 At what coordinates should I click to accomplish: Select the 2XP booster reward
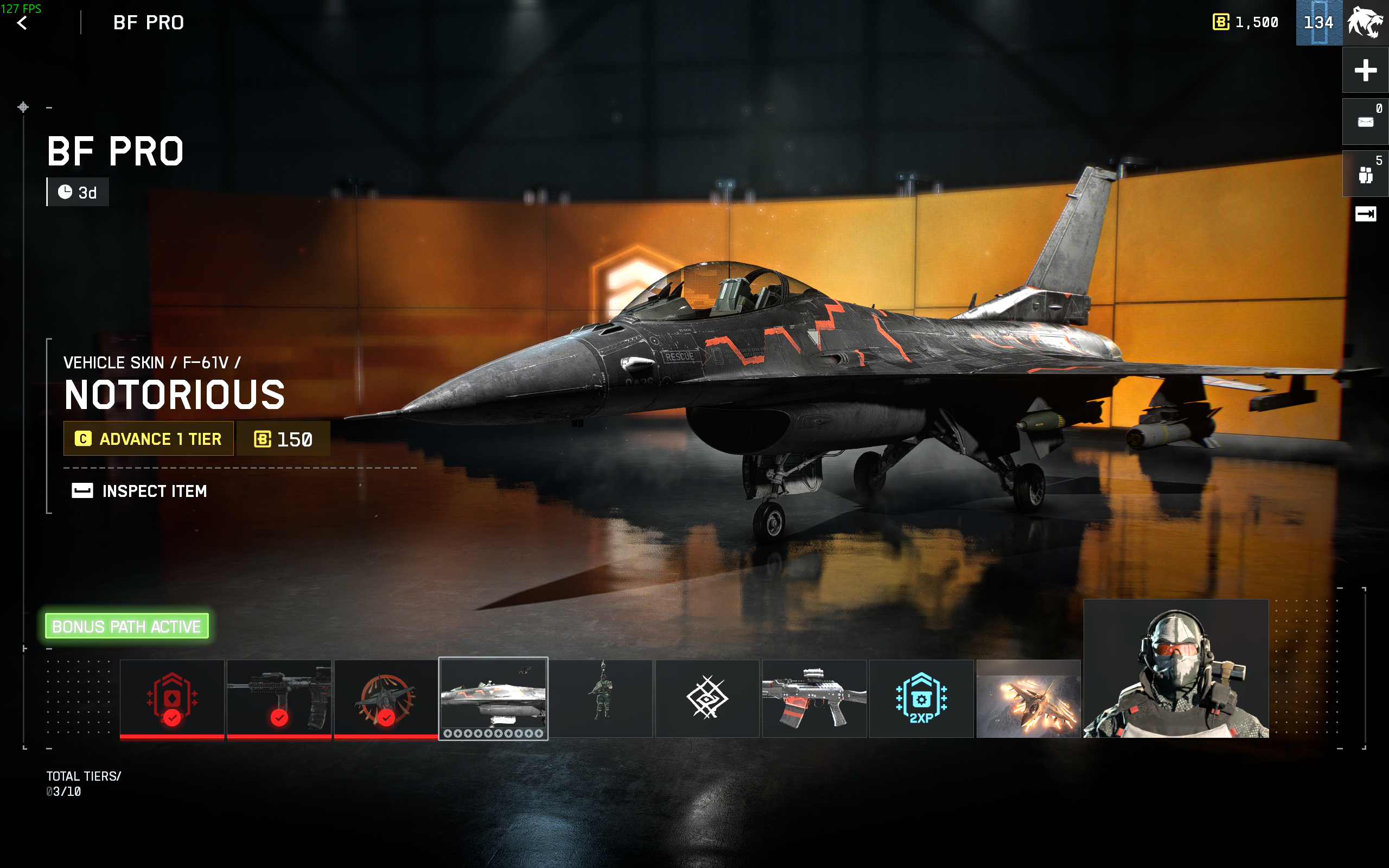(x=921, y=698)
